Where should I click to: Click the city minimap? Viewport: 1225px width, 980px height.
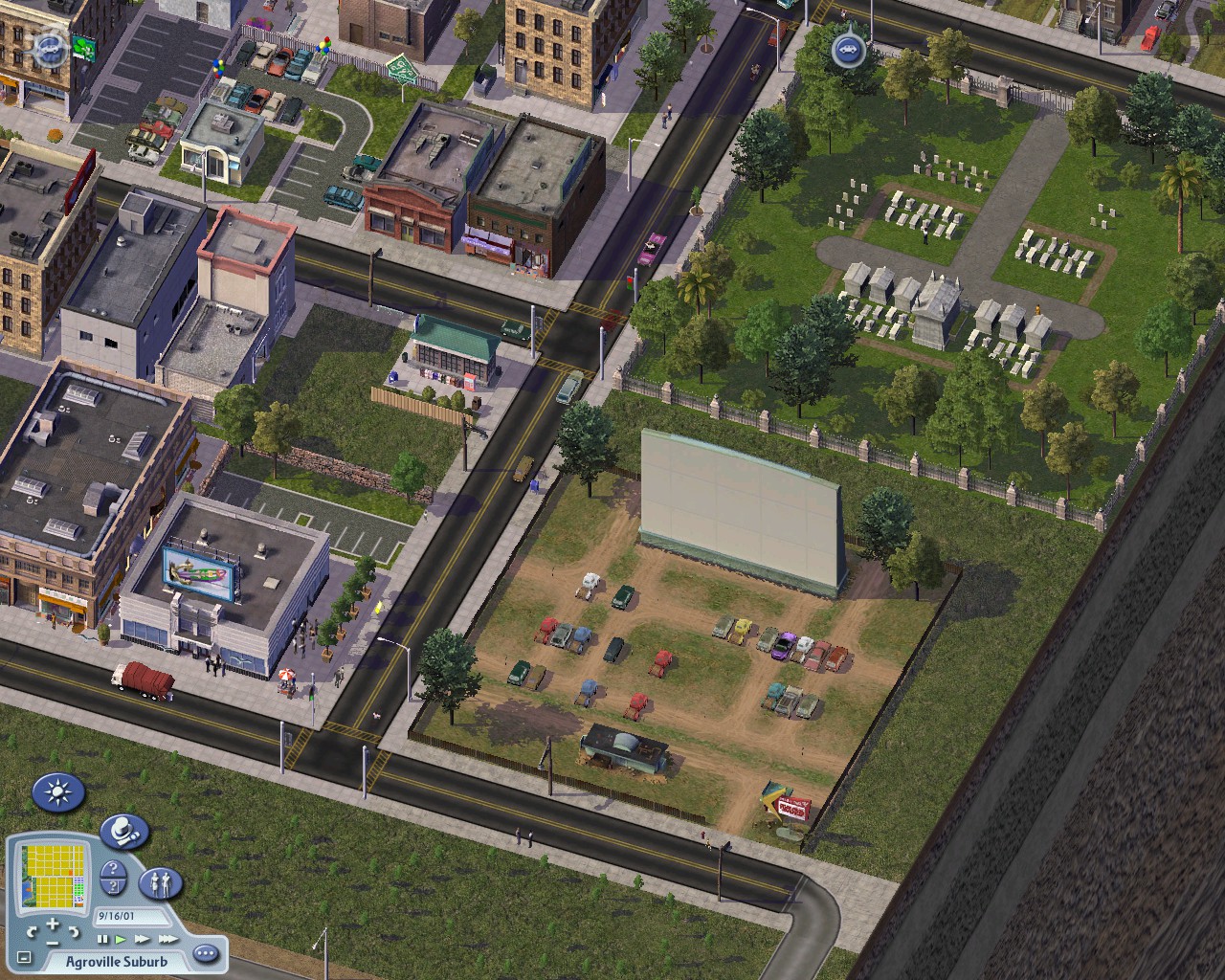(x=54, y=875)
